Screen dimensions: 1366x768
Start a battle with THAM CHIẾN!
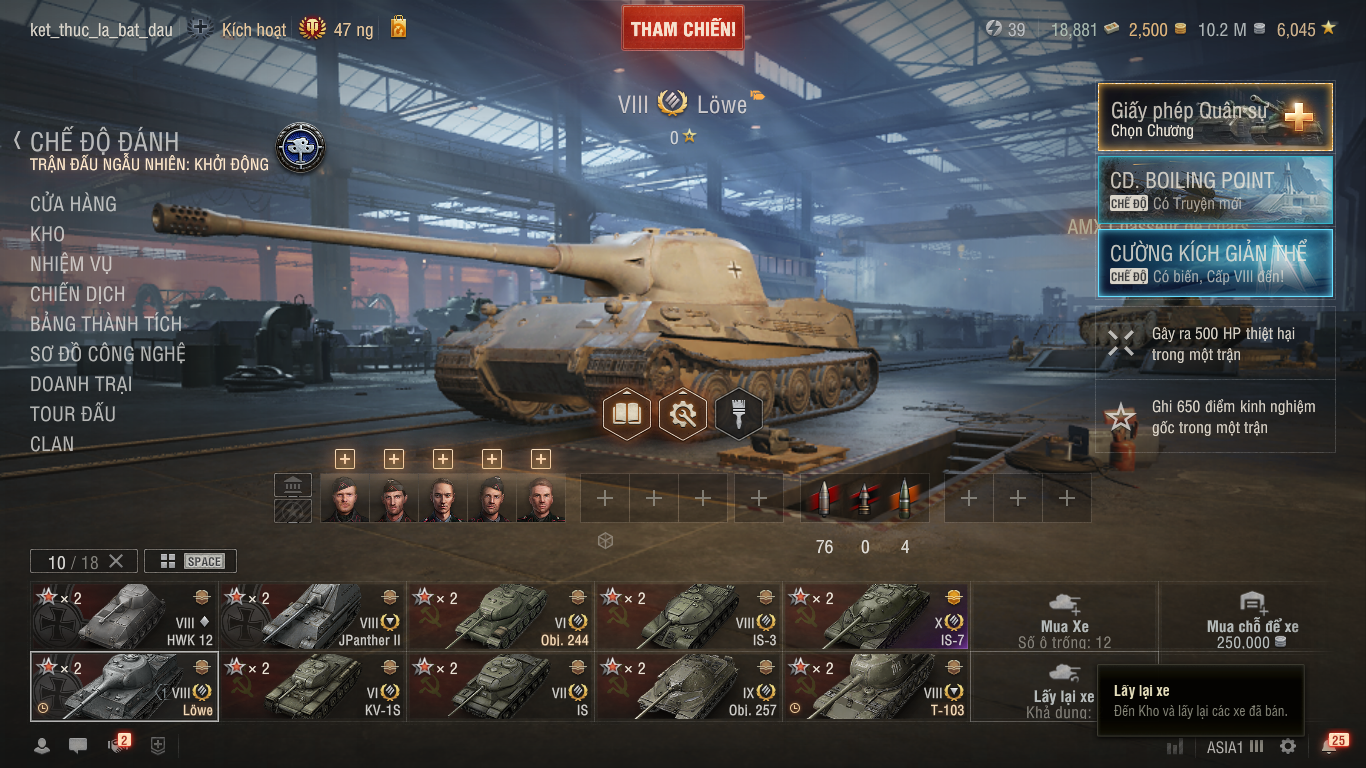click(x=683, y=29)
